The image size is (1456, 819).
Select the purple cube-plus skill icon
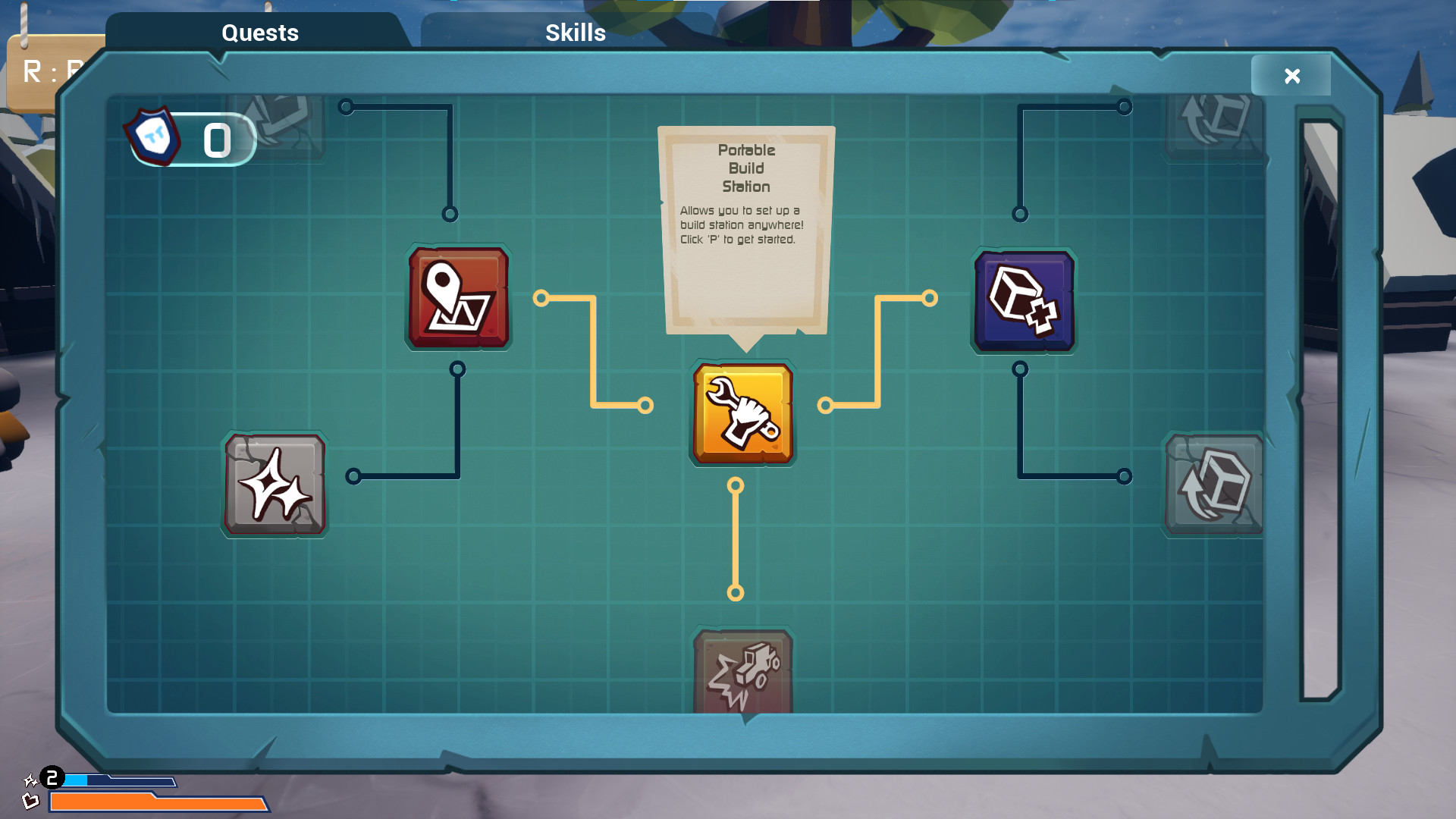[x=1022, y=300]
